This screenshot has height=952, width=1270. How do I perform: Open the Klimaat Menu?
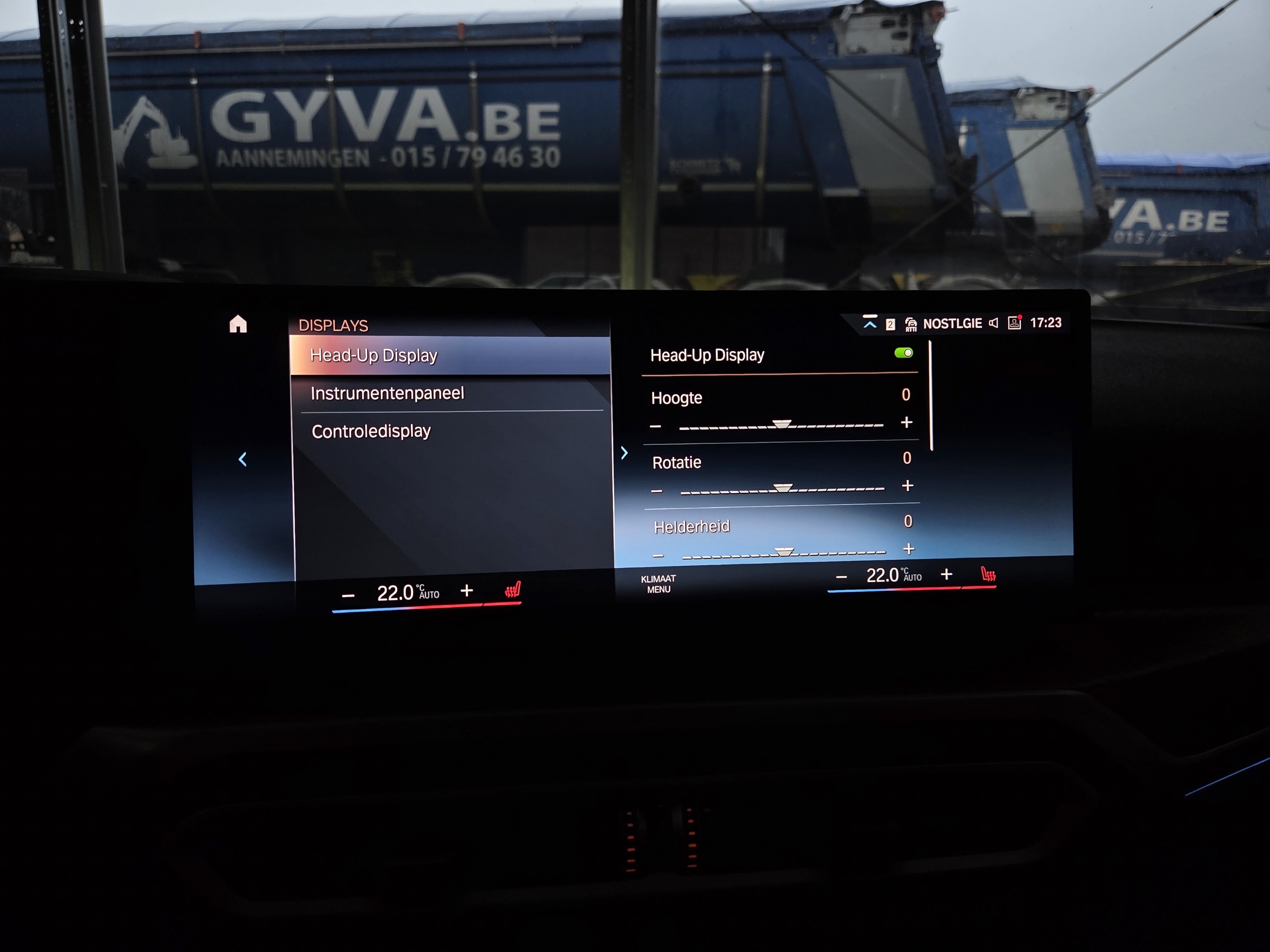click(658, 583)
